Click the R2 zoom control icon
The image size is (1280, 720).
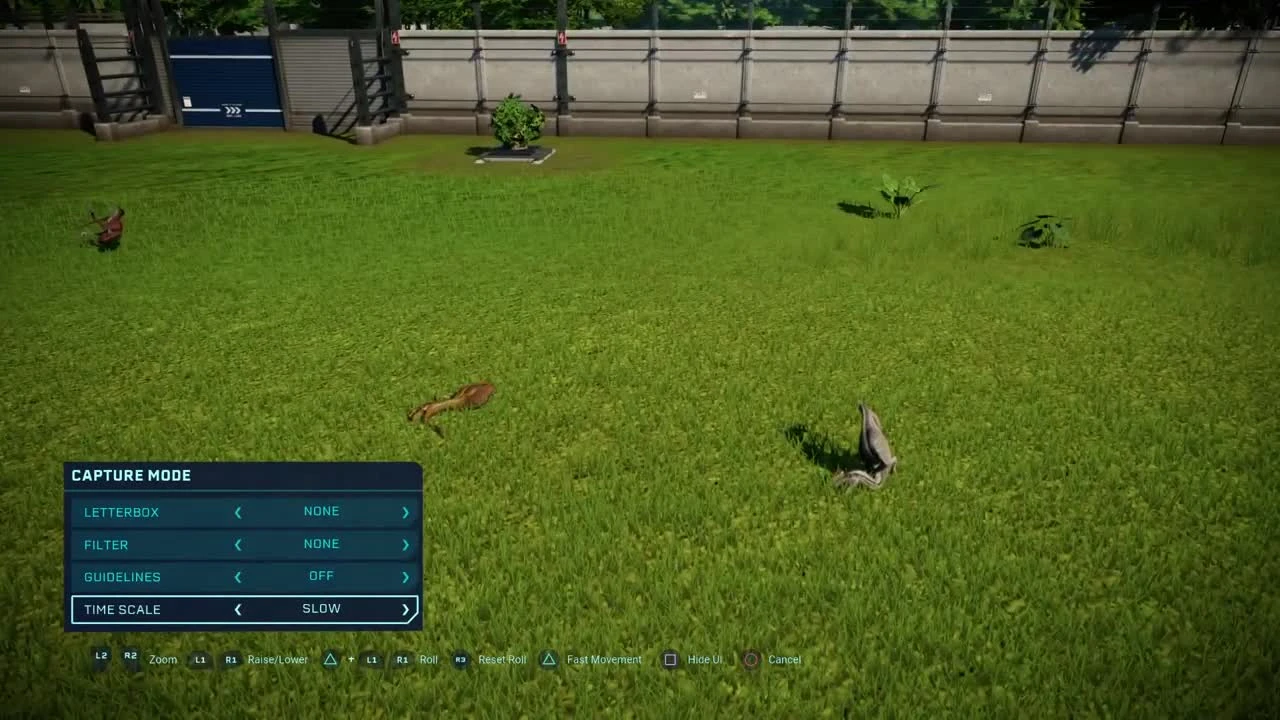click(130, 657)
